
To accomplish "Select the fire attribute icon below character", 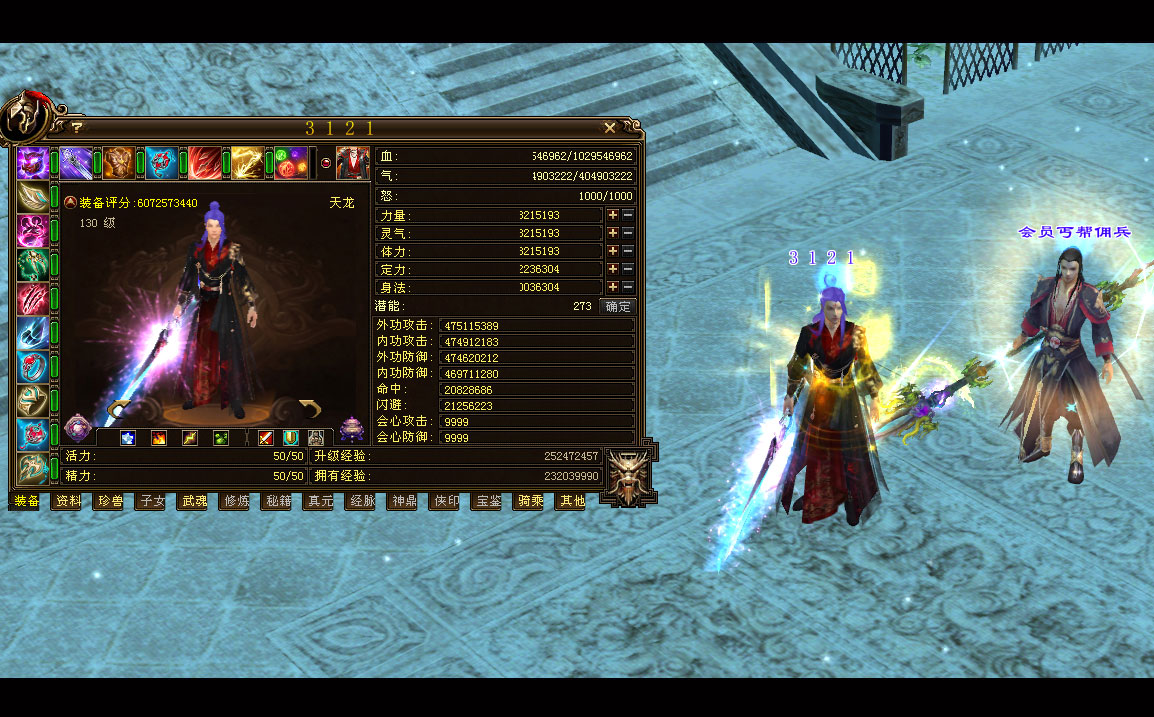I will pos(158,438).
